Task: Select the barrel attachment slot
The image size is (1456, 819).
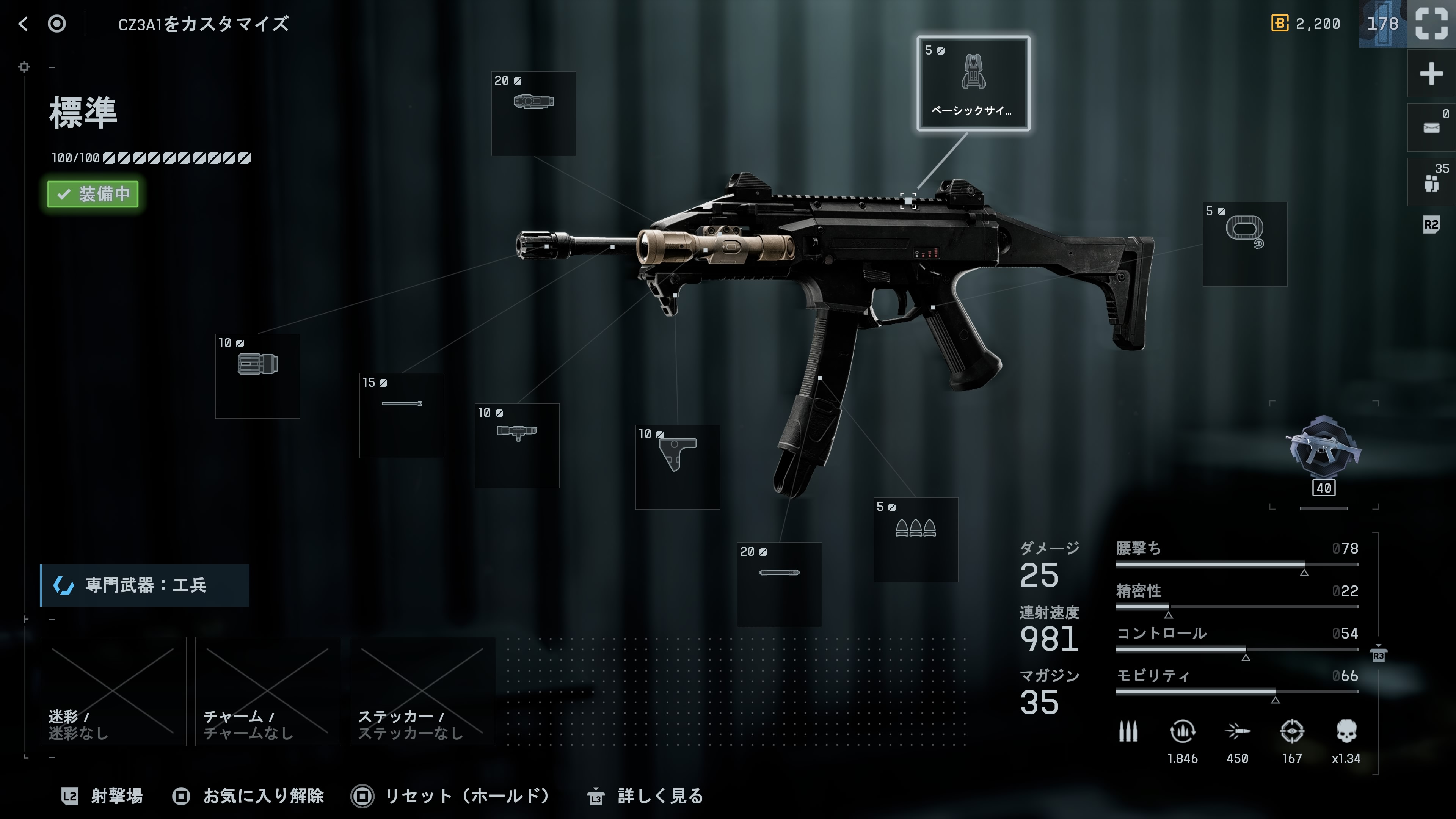Action: point(401,416)
